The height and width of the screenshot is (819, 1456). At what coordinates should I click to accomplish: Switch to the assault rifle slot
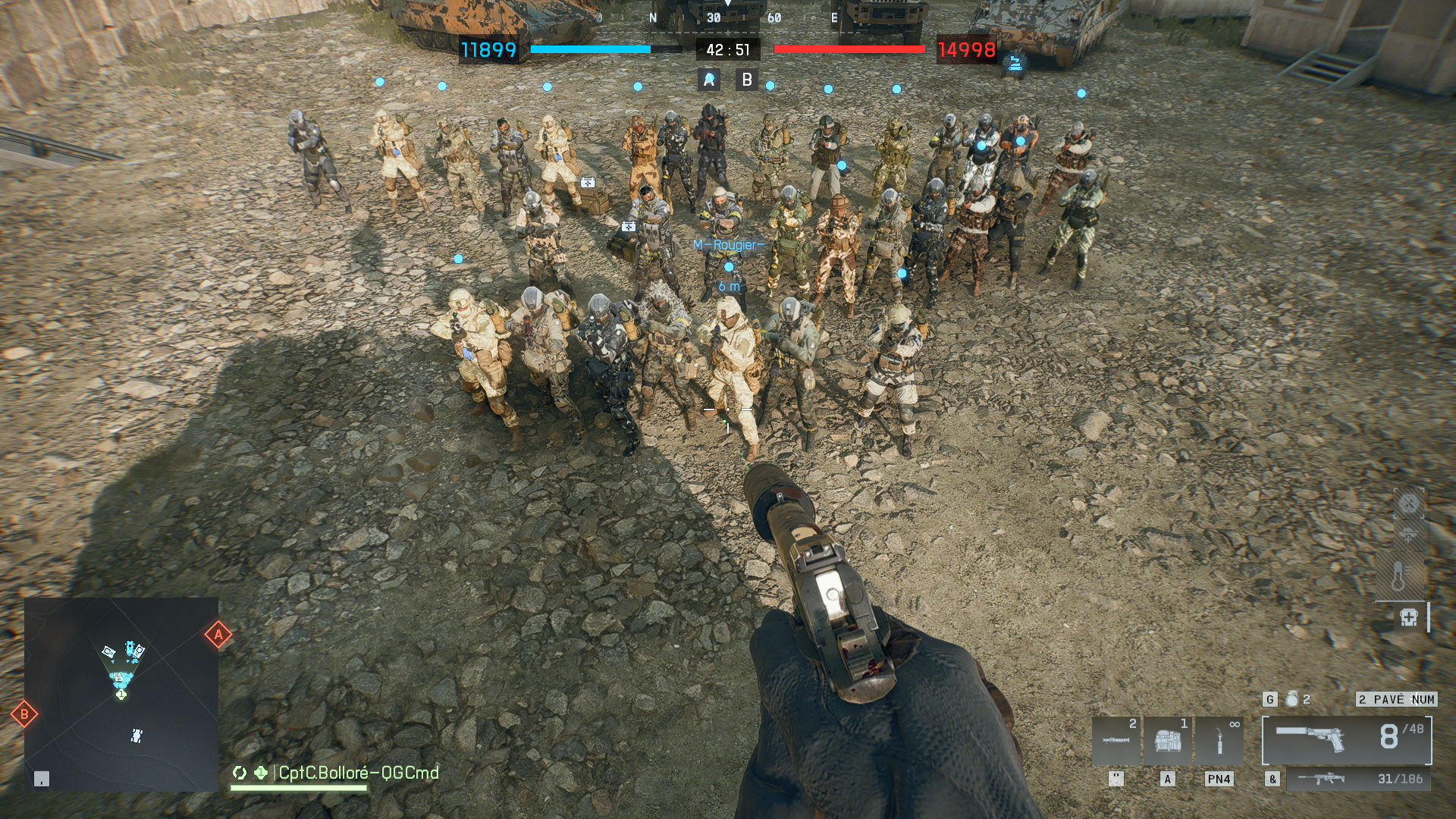1357,779
